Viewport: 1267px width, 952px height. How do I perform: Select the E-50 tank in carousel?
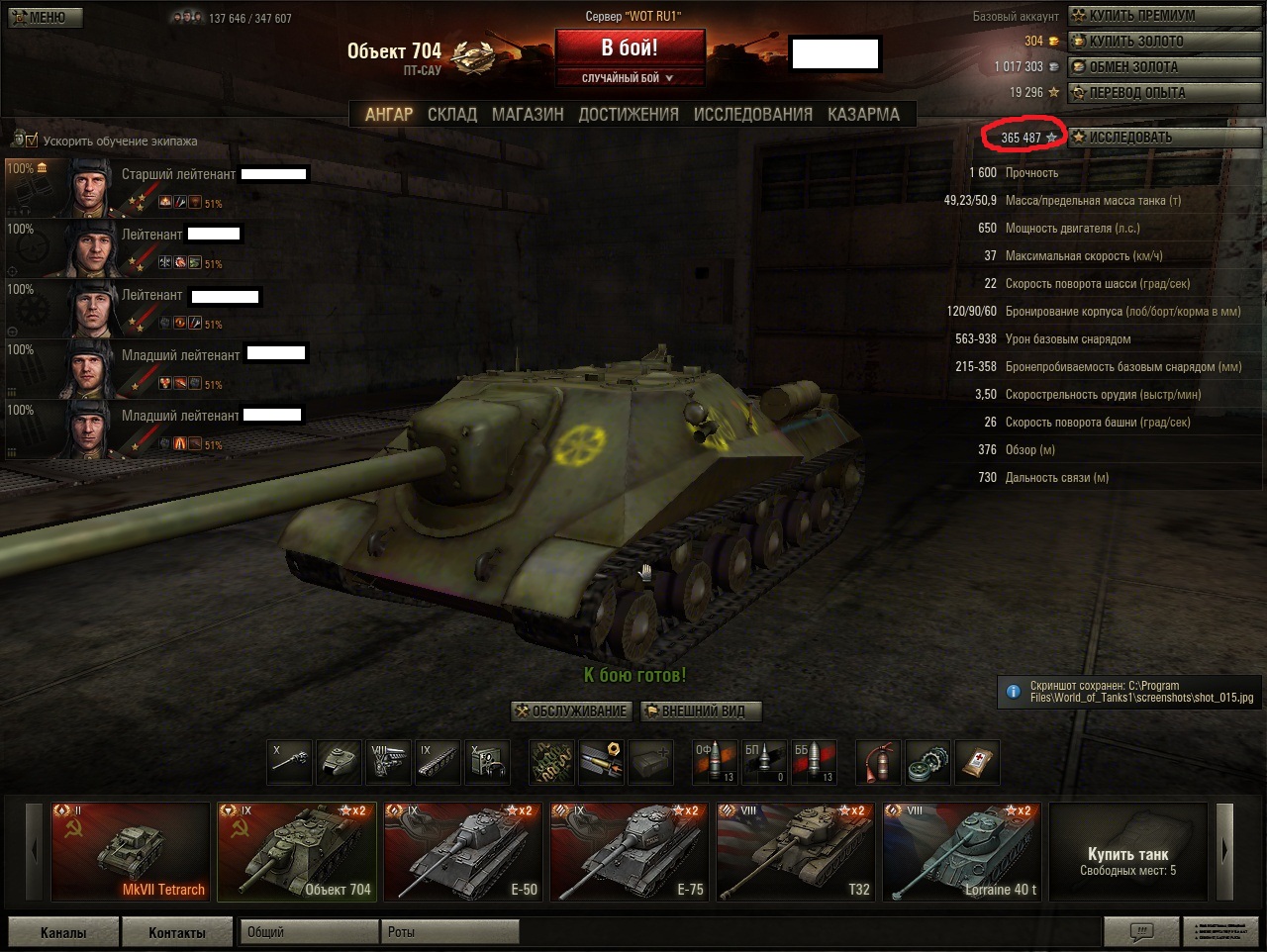click(x=463, y=852)
